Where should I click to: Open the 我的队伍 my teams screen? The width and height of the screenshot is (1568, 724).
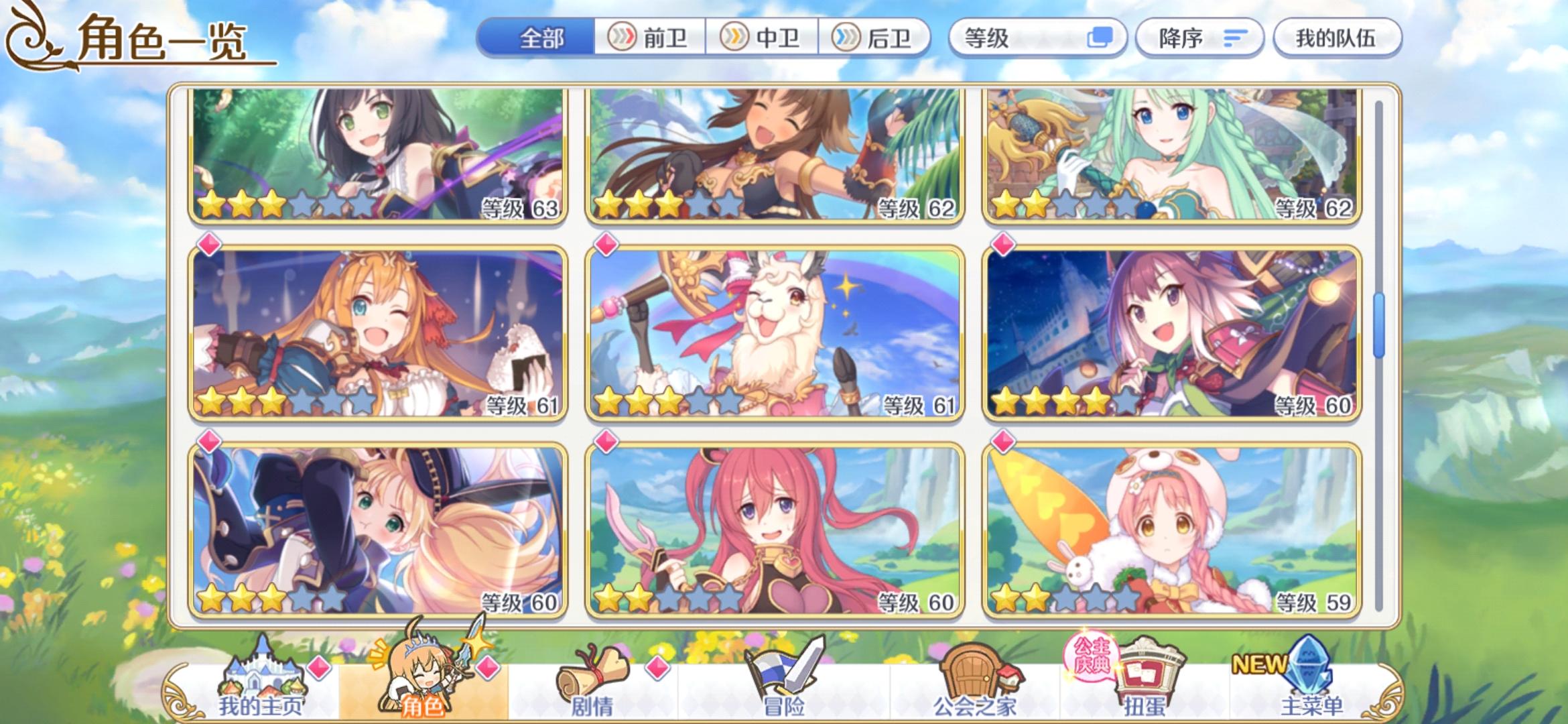1336,38
